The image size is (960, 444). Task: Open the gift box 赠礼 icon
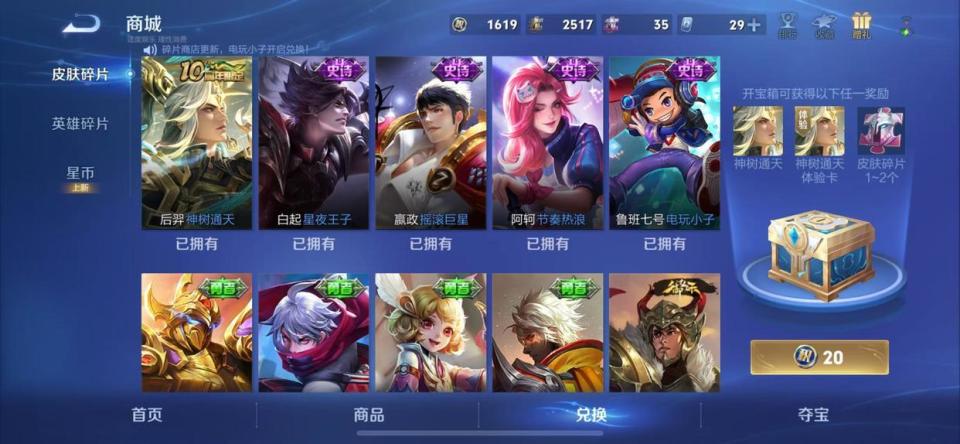tap(861, 25)
